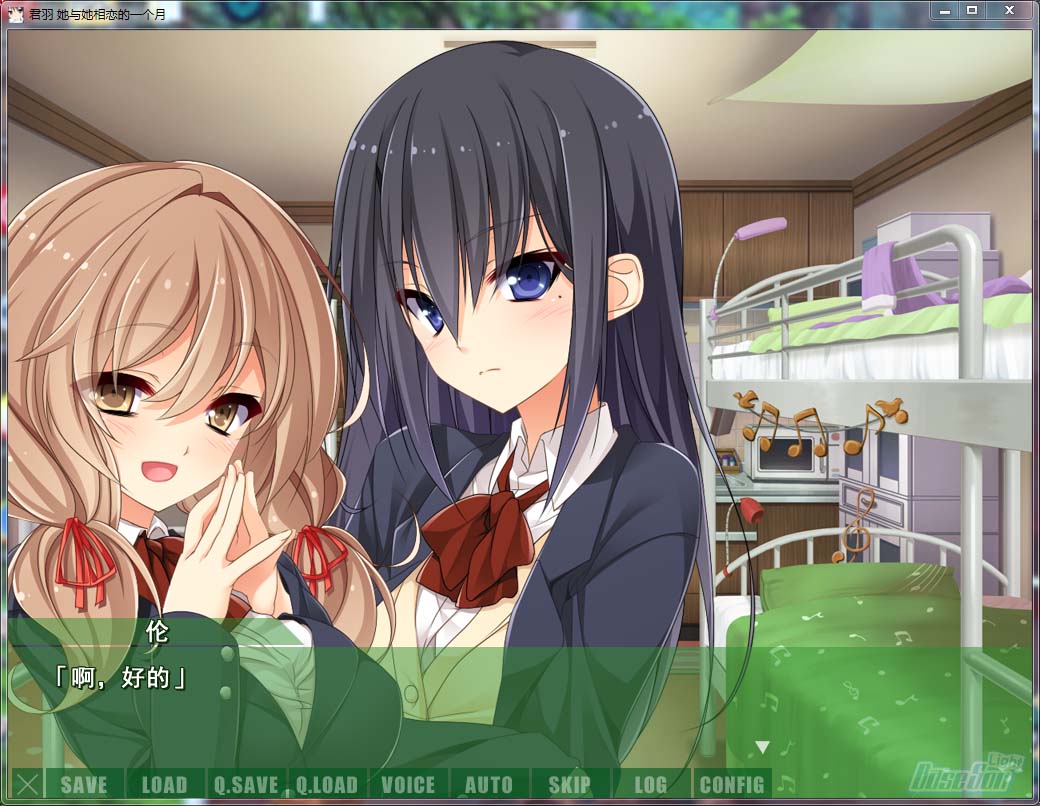Open the SAVE menu
Viewport: 1040px width, 806px height.
(x=84, y=784)
